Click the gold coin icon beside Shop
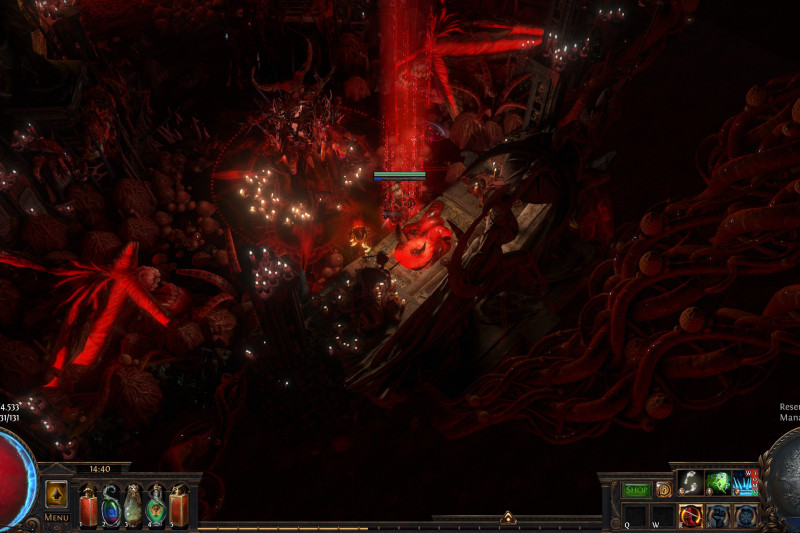 [x=664, y=490]
